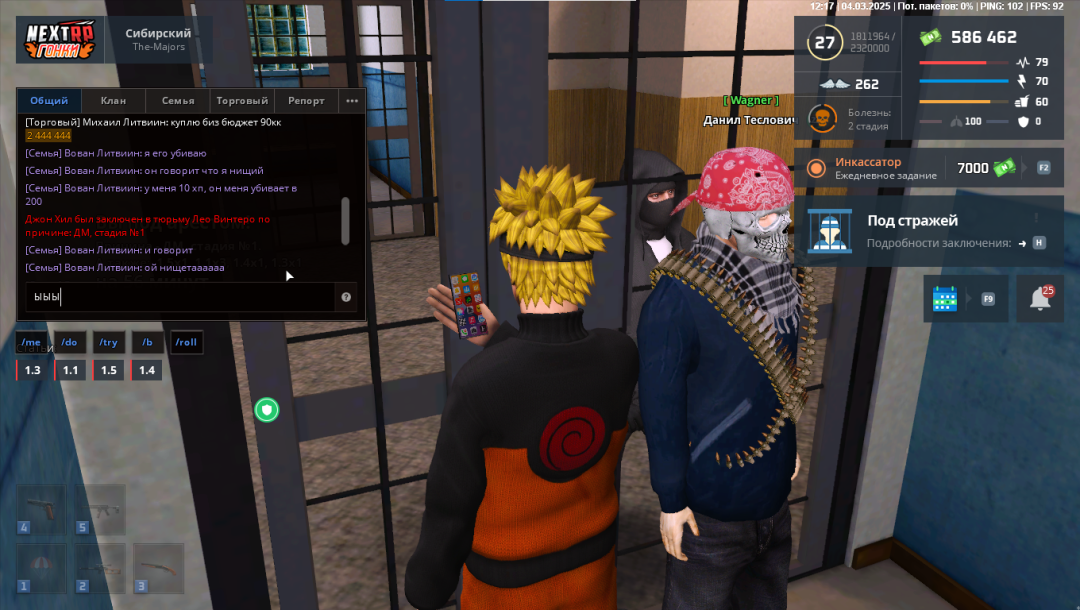Equip the pump shotgun in slot 3
This screenshot has width=1080, height=610.
[159, 568]
